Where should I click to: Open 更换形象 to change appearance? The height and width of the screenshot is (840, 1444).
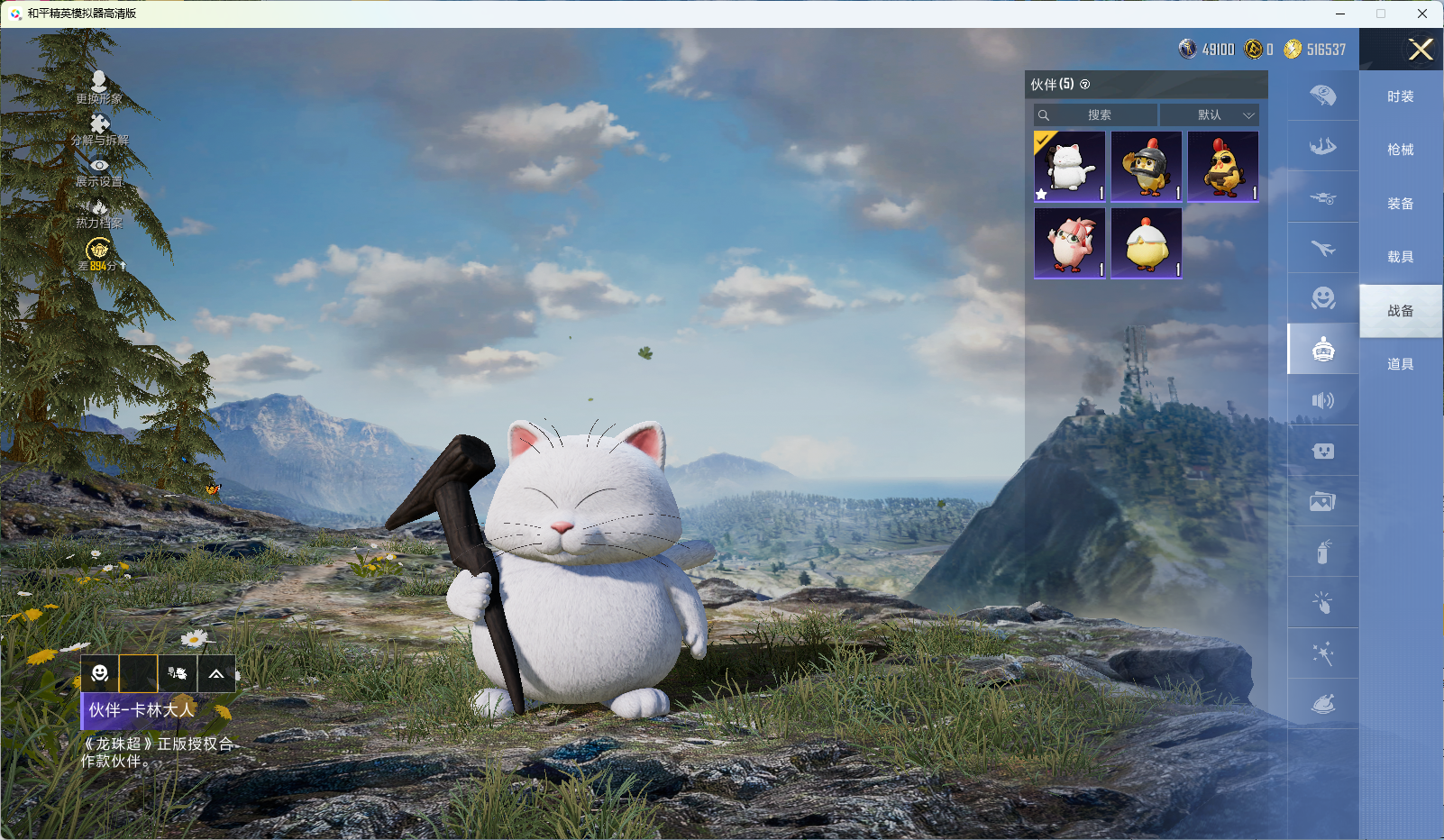pos(99,87)
